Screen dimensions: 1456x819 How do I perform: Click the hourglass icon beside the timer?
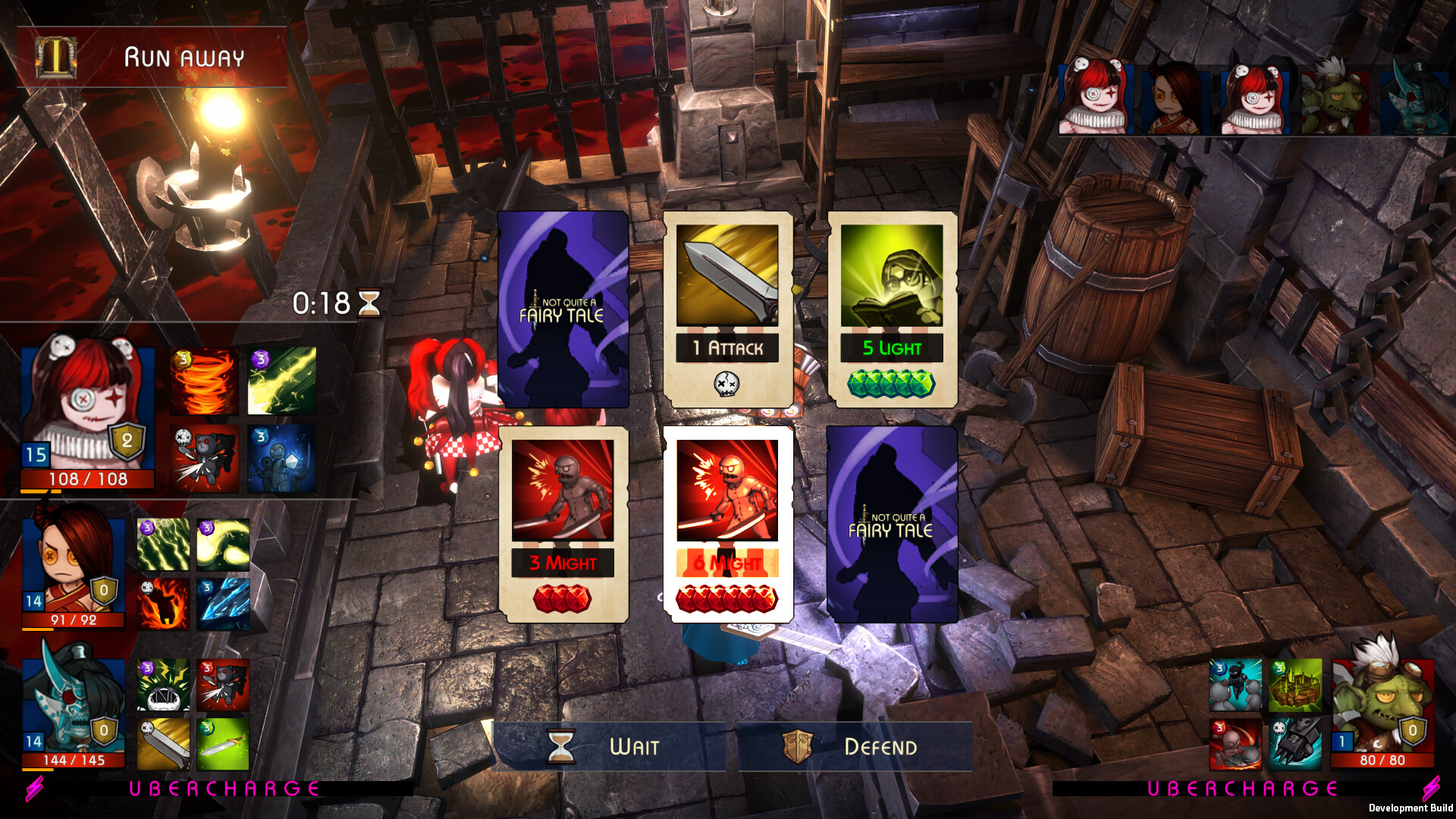(x=370, y=303)
